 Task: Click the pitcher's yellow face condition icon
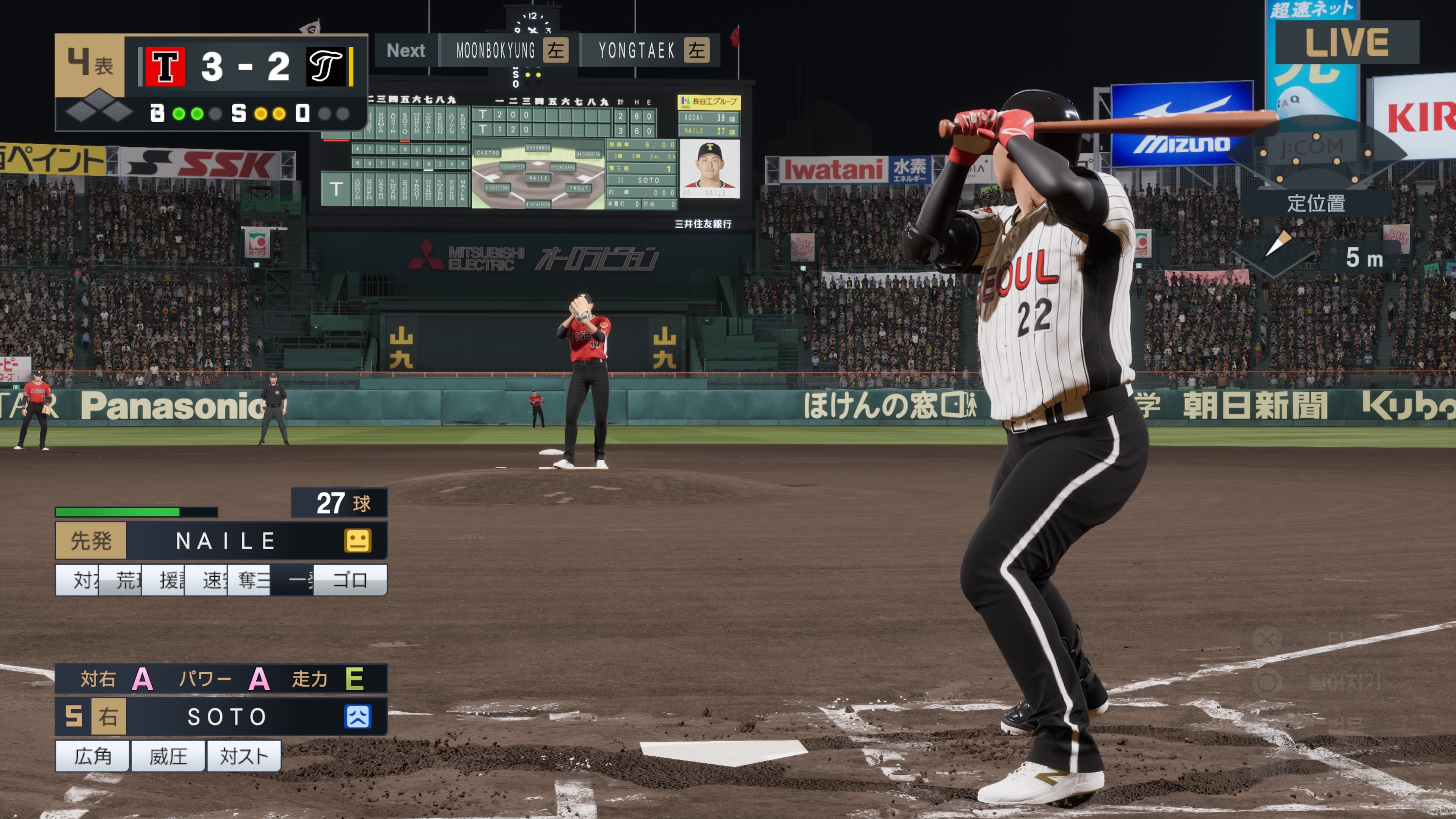[x=358, y=541]
